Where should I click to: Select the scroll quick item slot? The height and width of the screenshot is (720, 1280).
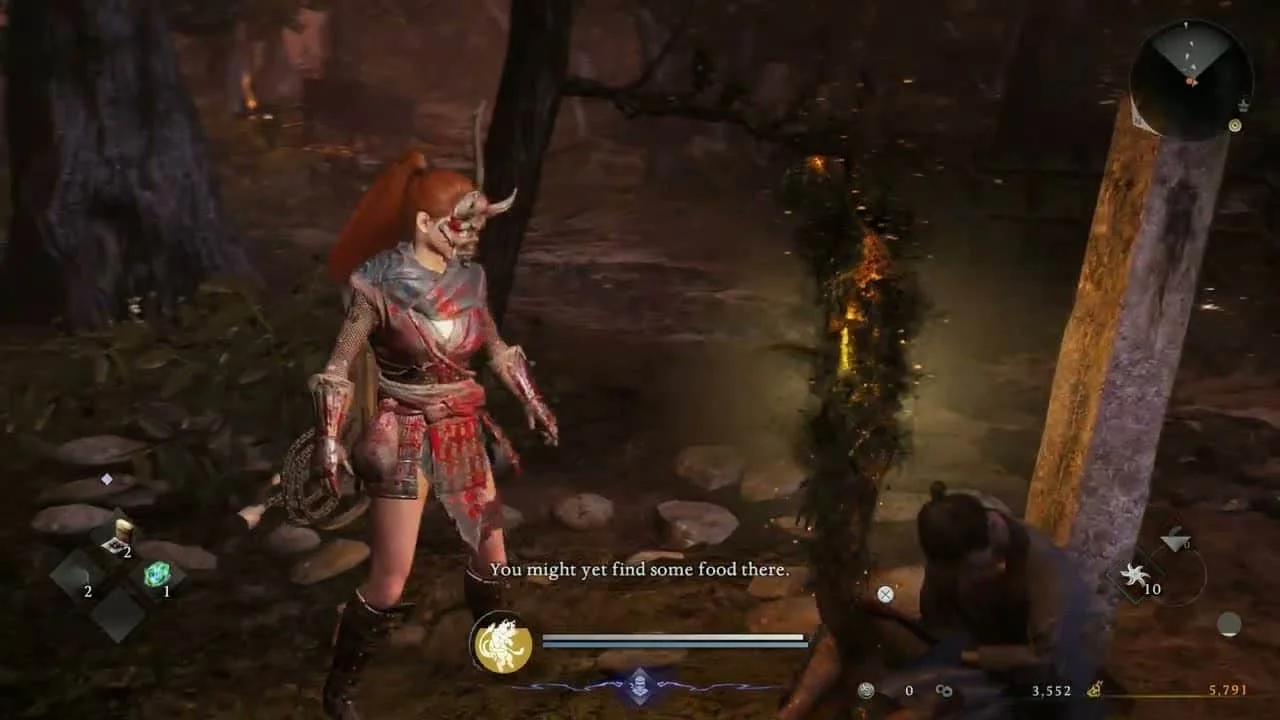click(x=121, y=536)
